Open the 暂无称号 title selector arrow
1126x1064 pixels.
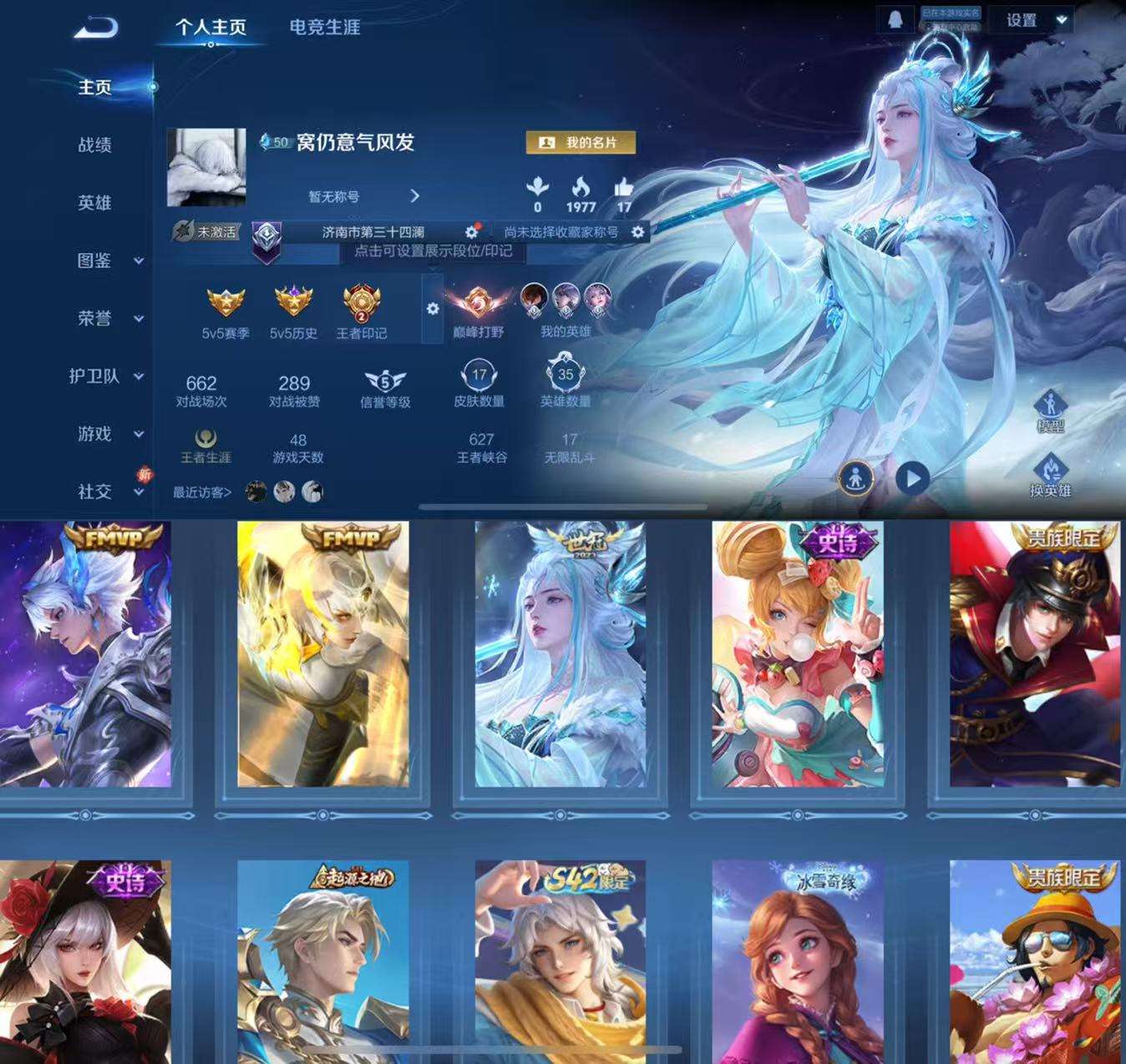[x=415, y=197]
